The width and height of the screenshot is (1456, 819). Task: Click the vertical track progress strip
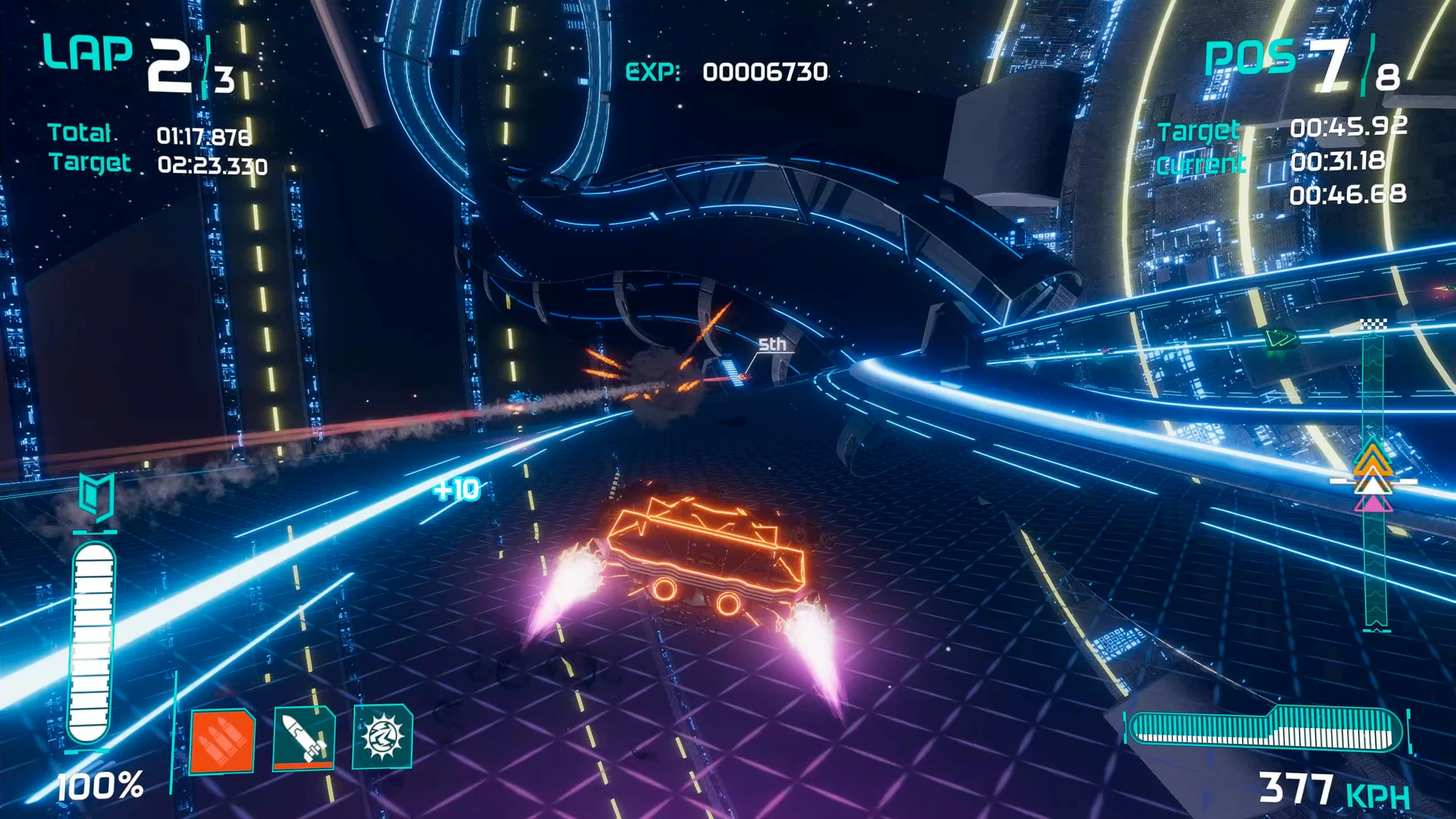coord(1374,478)
